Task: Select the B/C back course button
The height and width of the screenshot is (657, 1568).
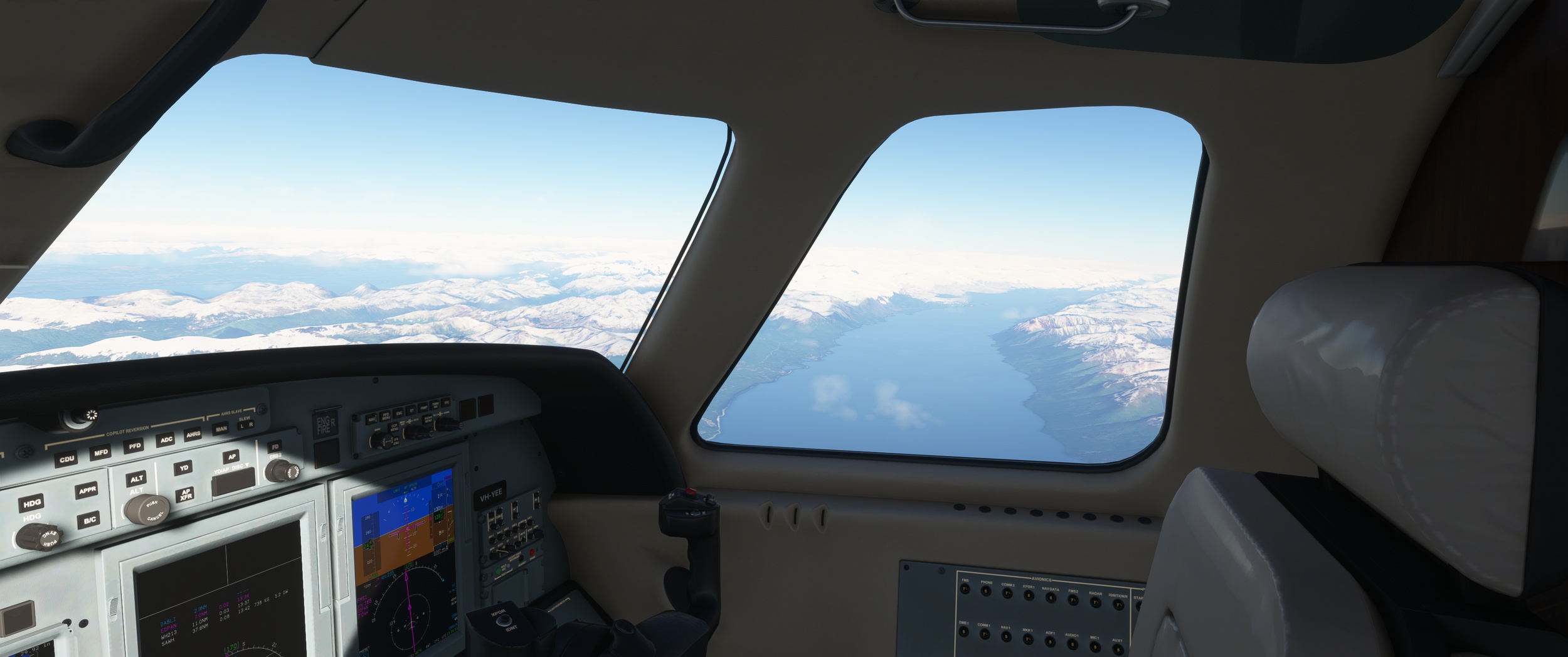Action: tap(89, 520)
